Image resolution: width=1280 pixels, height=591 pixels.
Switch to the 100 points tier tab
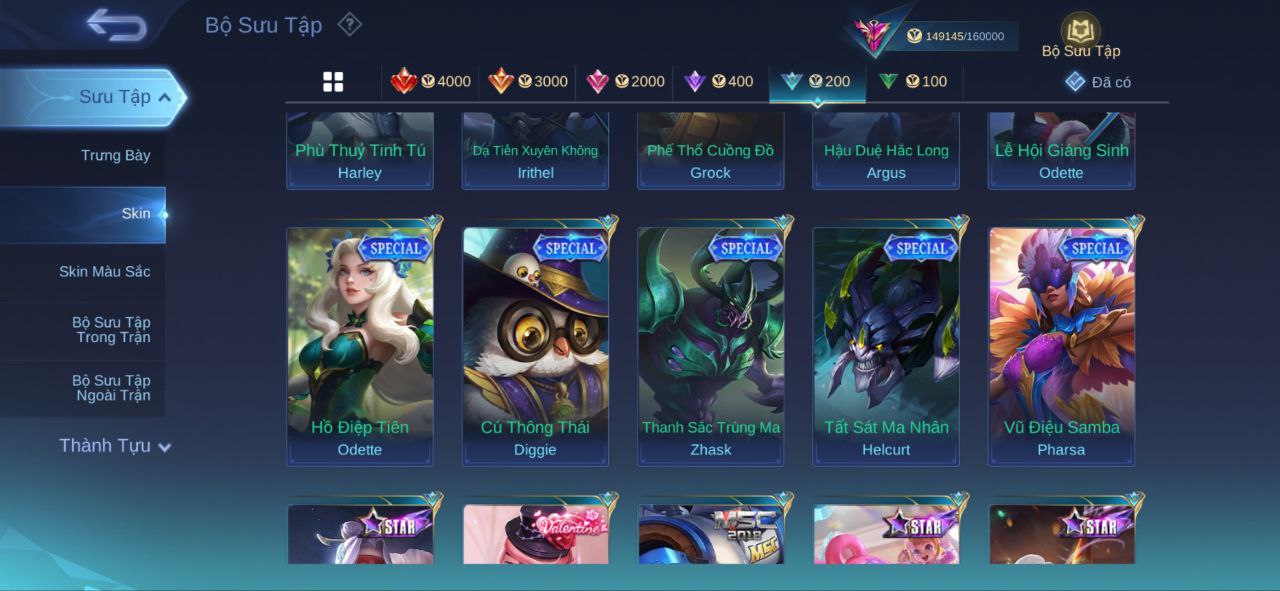[x=912, y=82]
